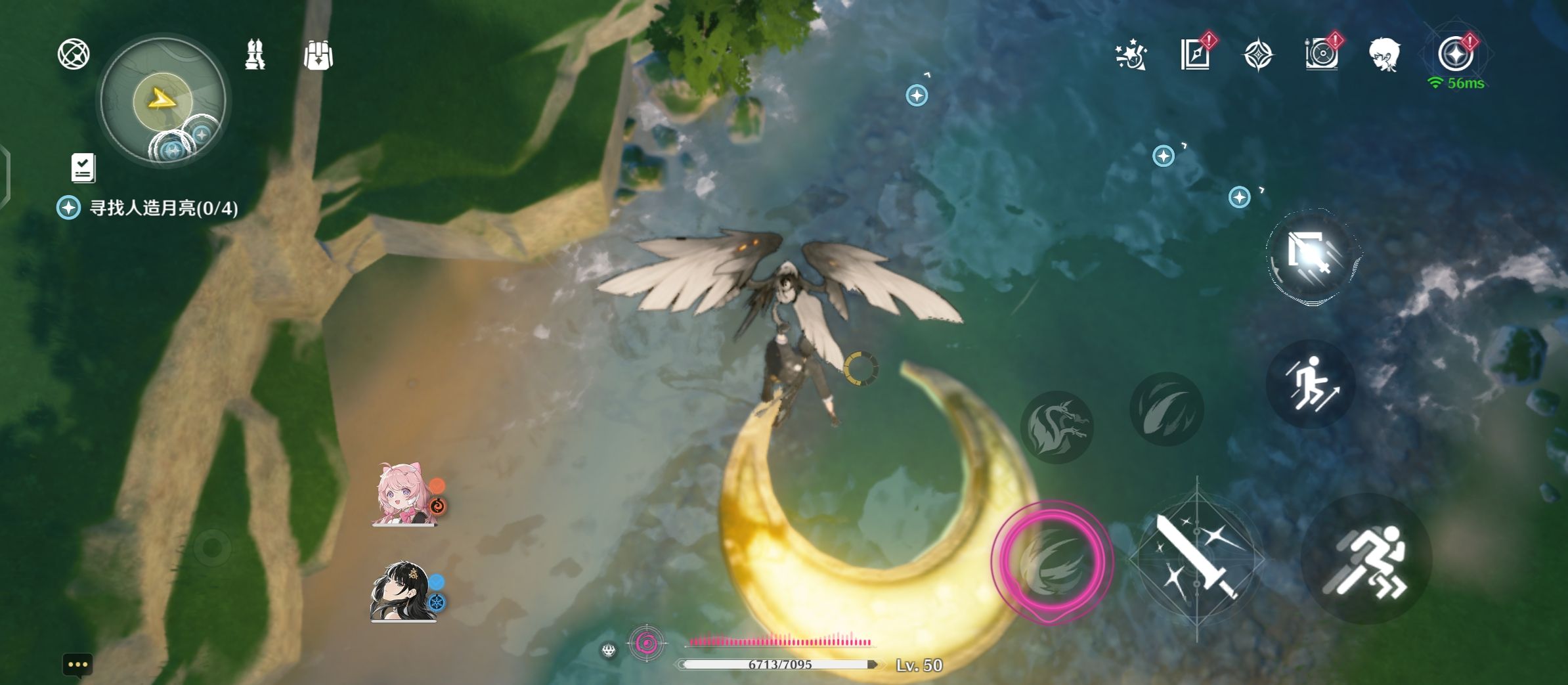Open the chat speech bubble
This screenshot has width=1568, height=685.
pyautogui.click(x=77, y=665)
